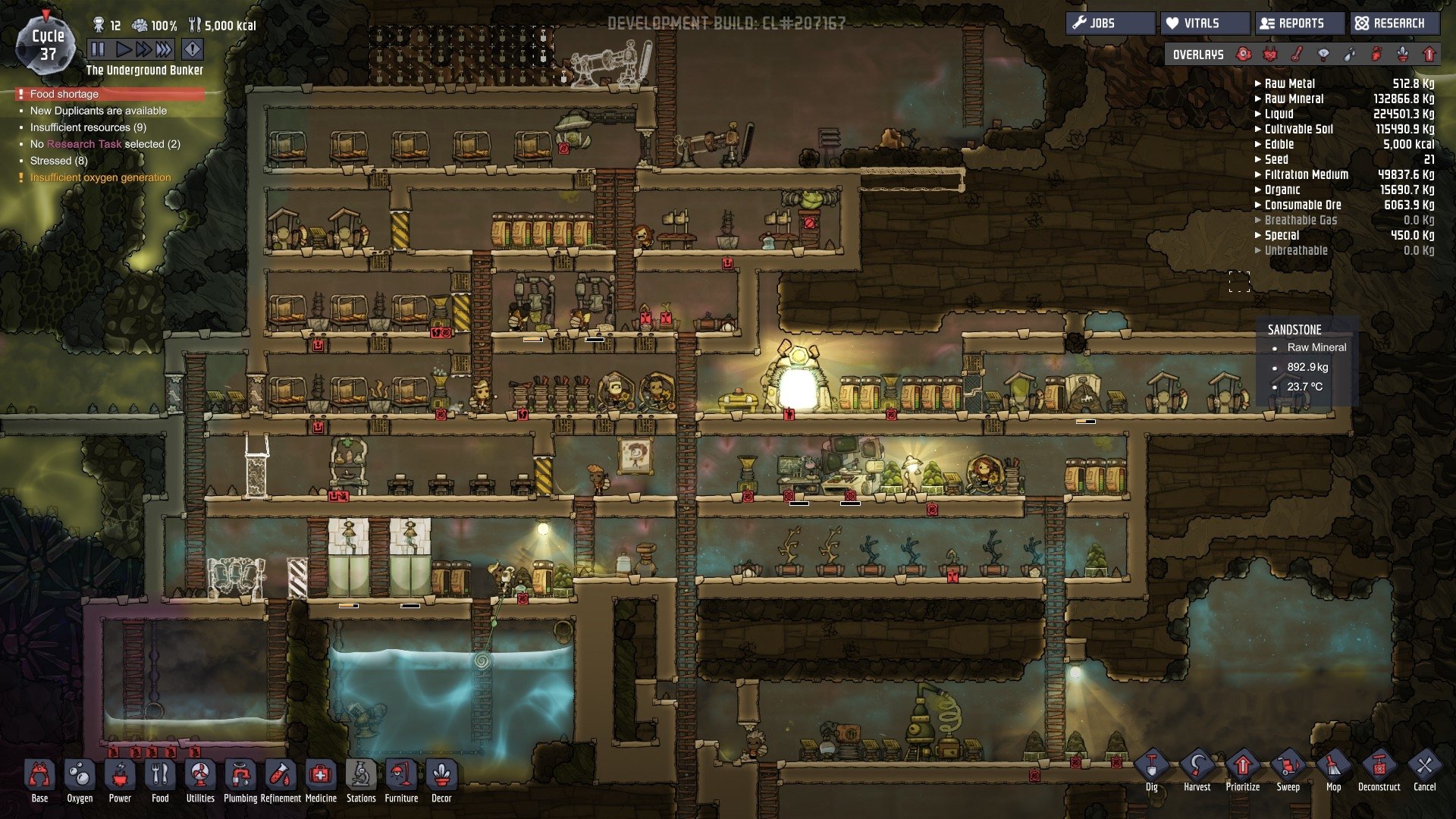
Task: Pause the game with pause button
Action: (x=96, y=49)
